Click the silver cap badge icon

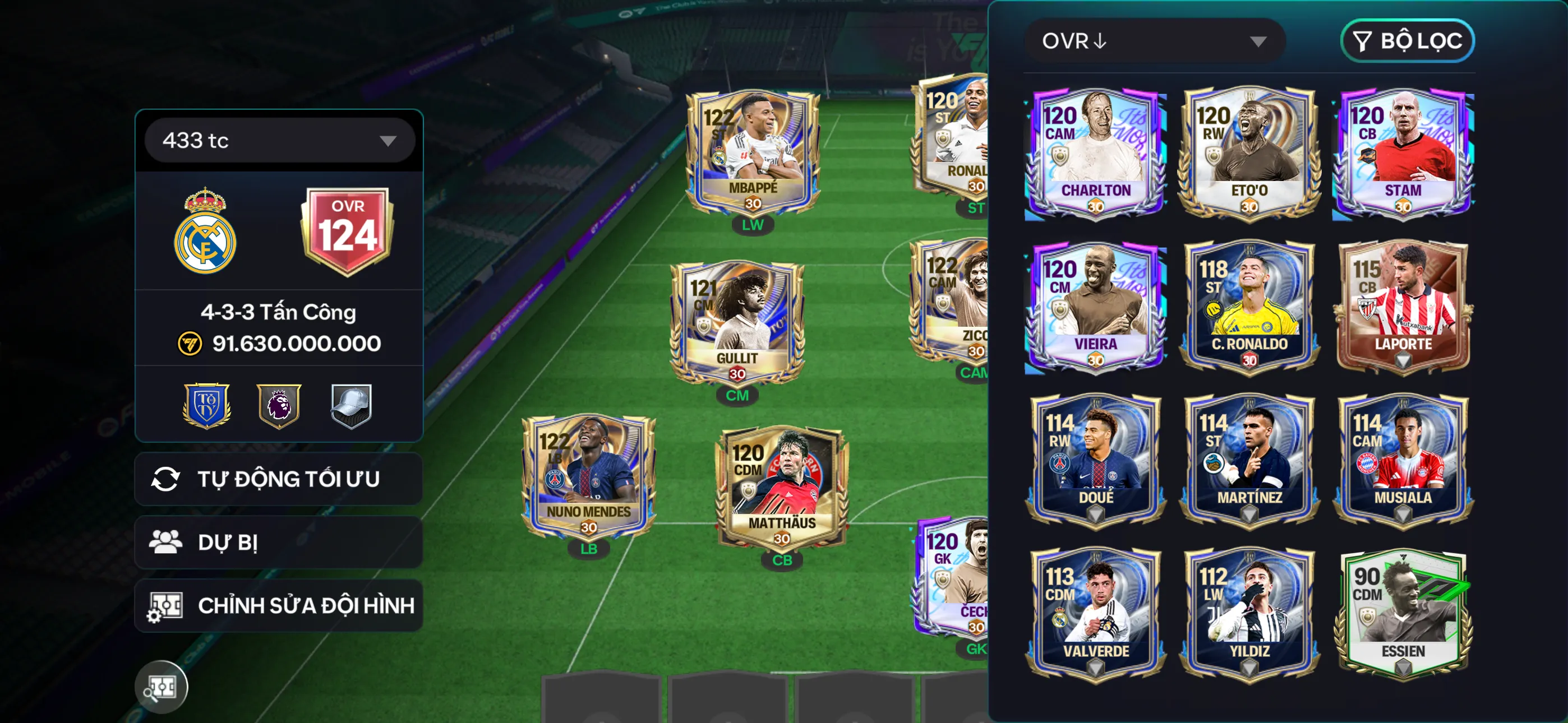(x=350, y=406)
